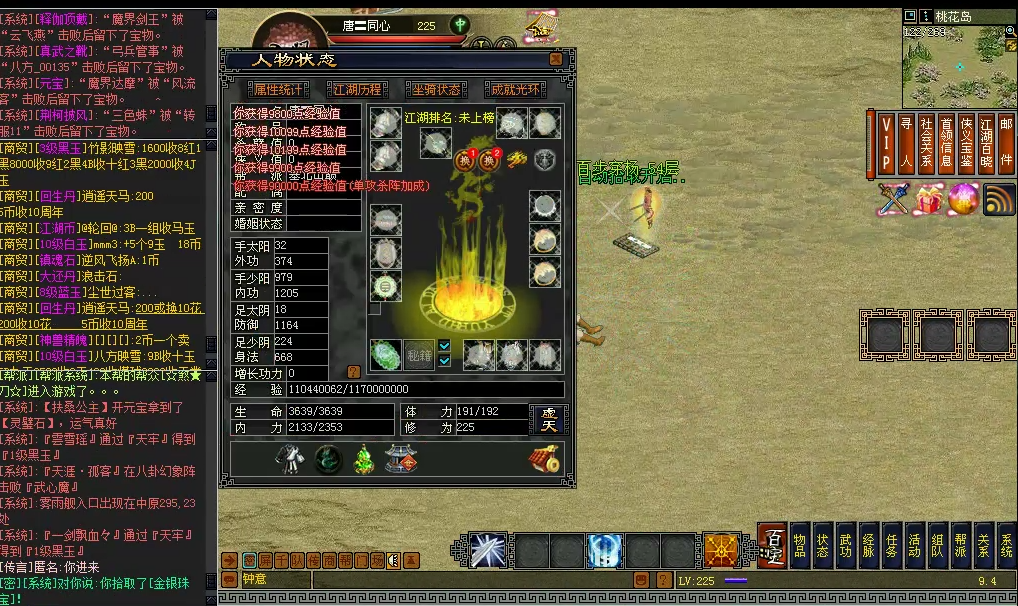Open the 系统 system menu
The height and width of the screenshot is (606, 1018).
pyautogui.click(x=1006, y=545)
